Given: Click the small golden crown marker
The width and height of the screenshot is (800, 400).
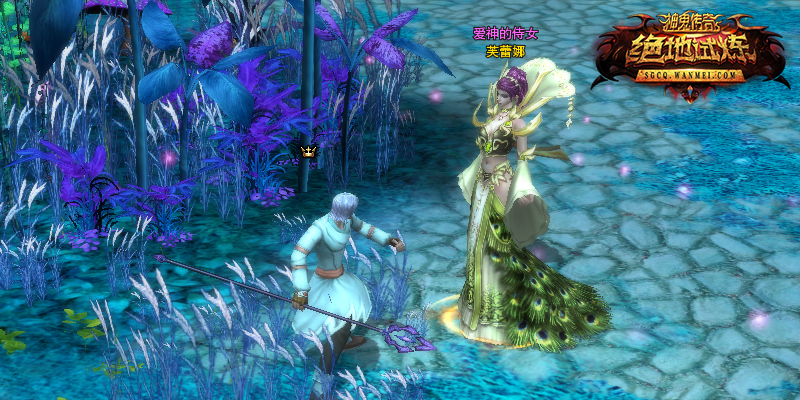Looking at the screenshot, I should pos(308,152).
